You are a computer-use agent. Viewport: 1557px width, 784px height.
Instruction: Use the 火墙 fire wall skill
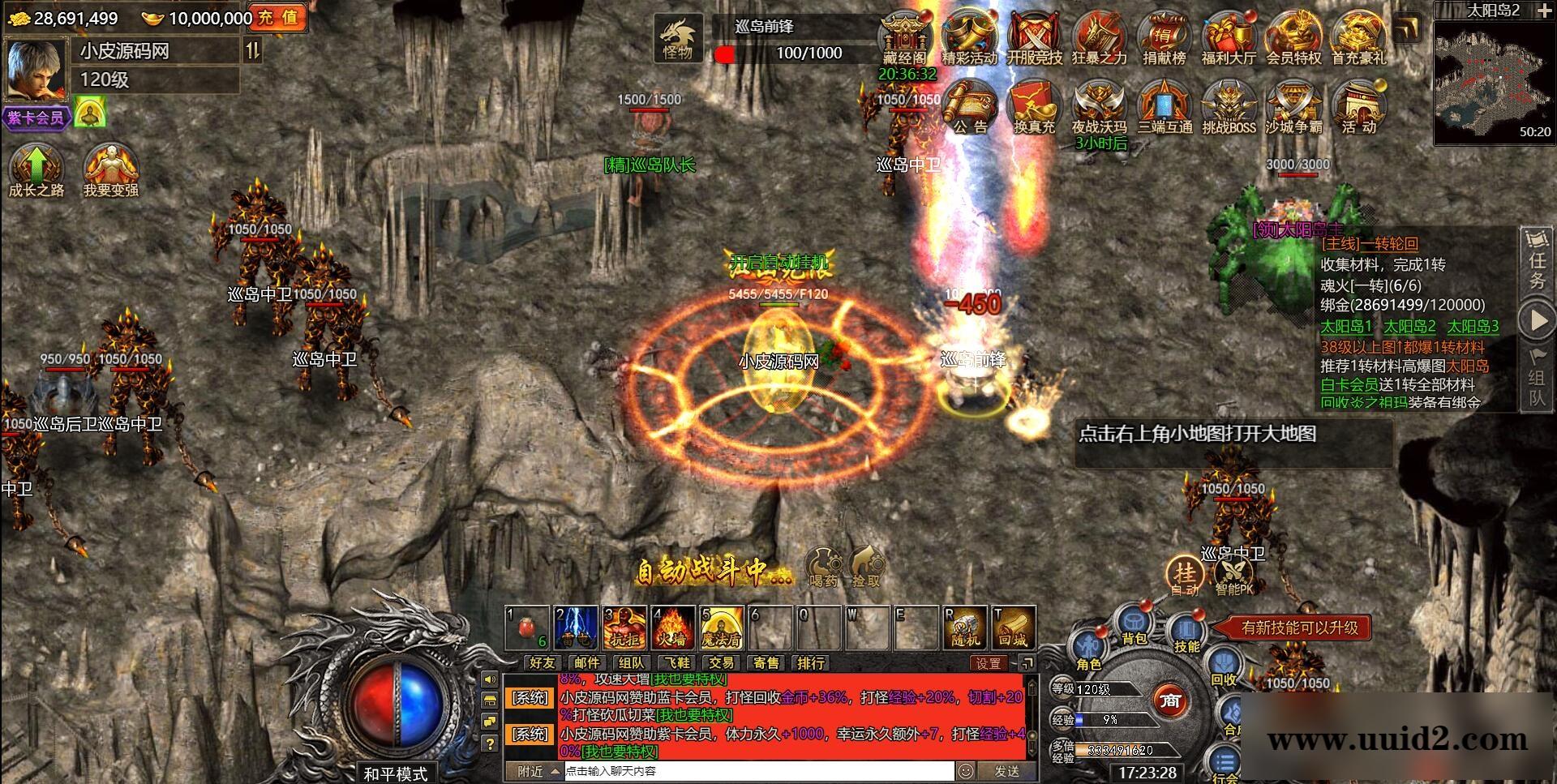click(673, 628)
